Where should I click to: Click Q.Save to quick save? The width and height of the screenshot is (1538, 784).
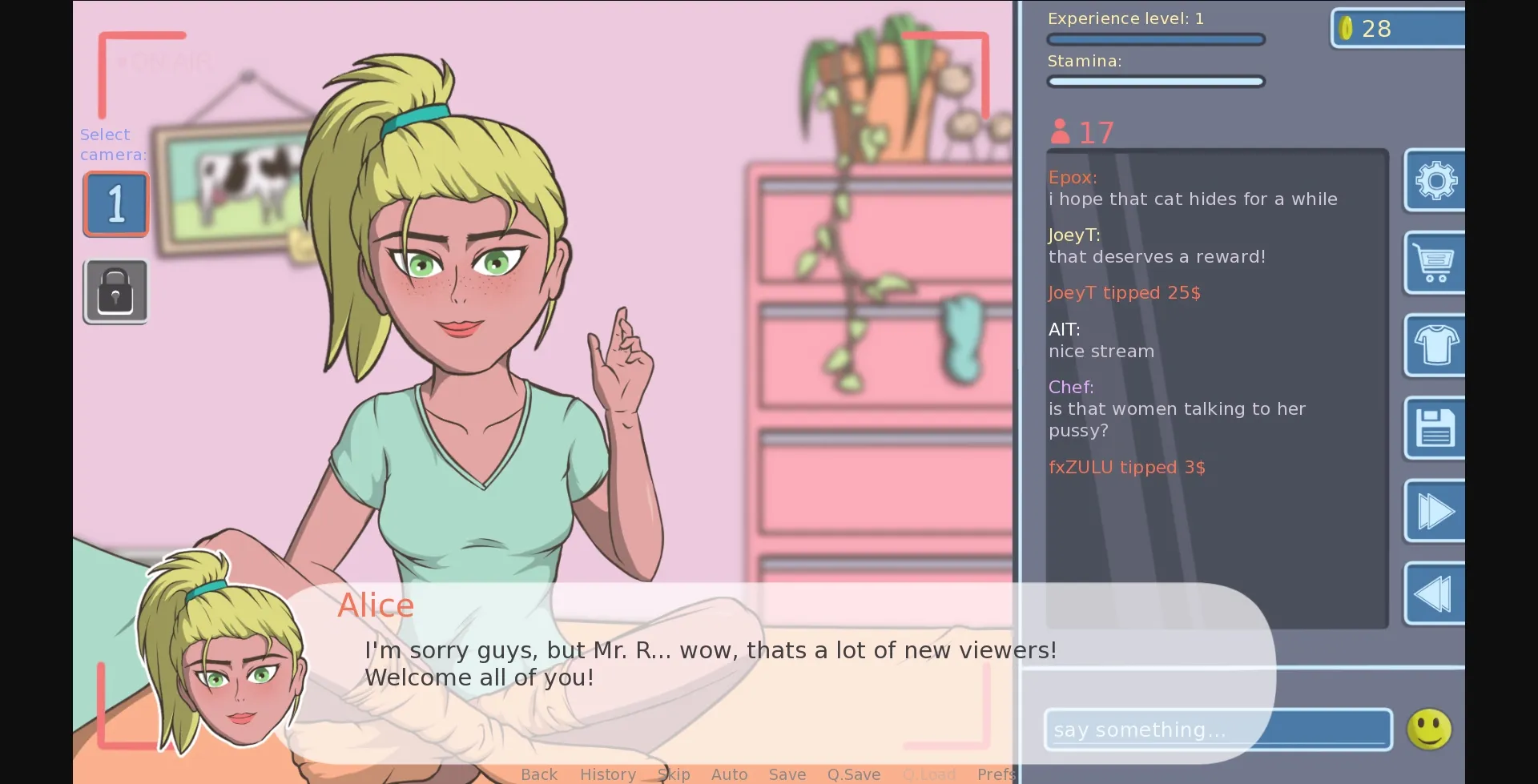coord(853,774)
